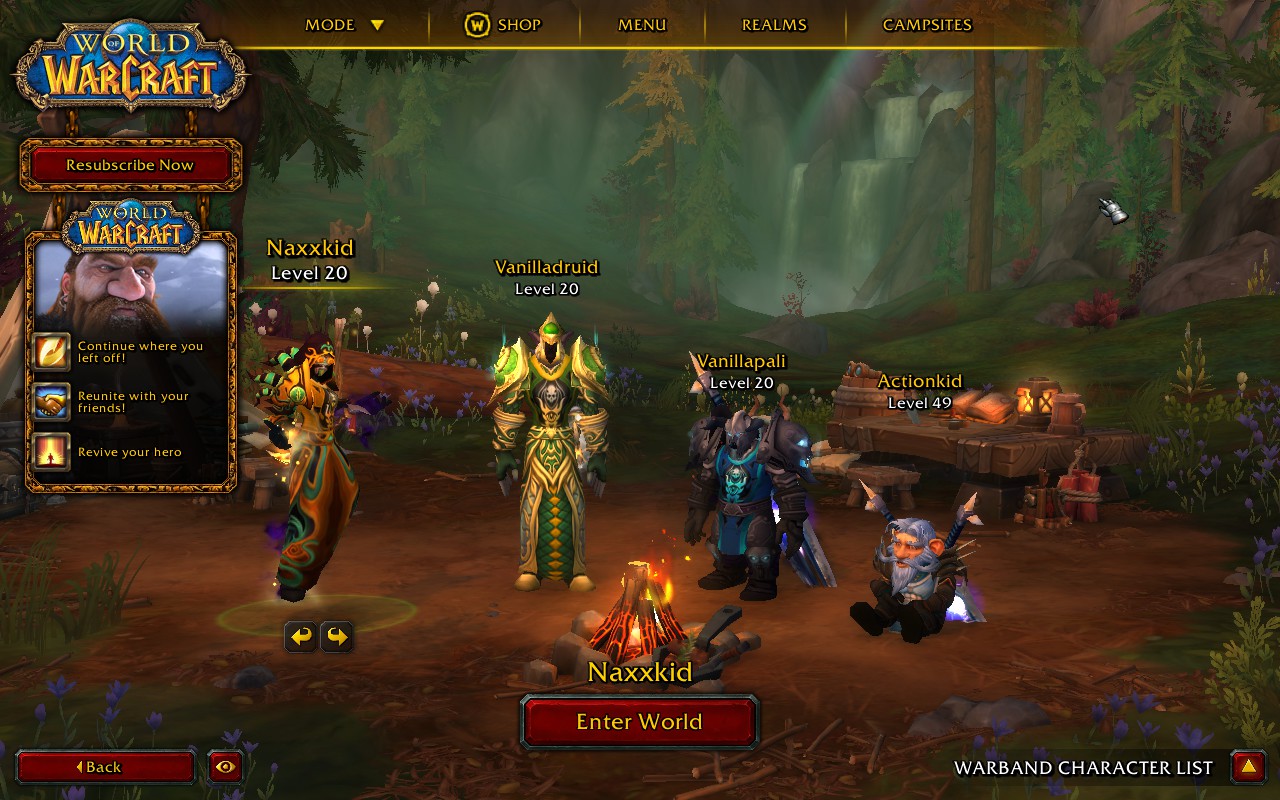Screen dimensions: 1280x800
Task: Click the Resubscribe Now button
Action: [130, 165]
